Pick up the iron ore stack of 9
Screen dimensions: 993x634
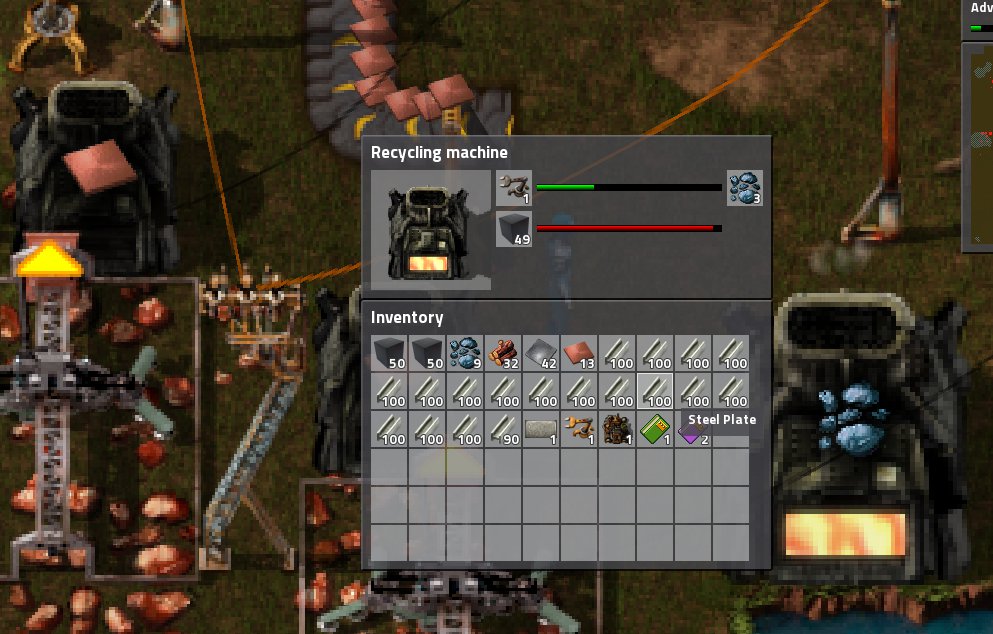(x=466, y=353)
